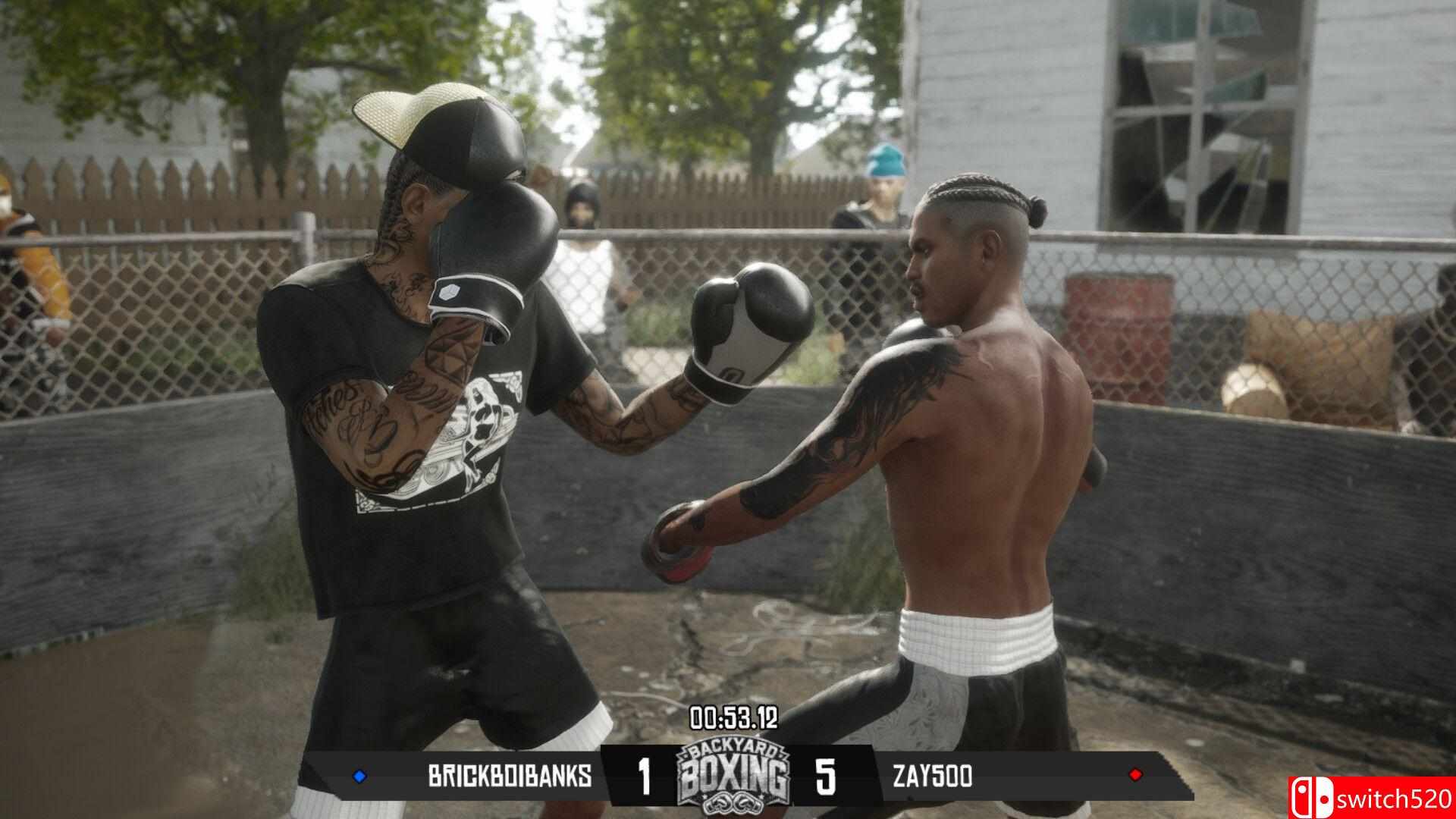The width and height of the screenshot is (1456, 819).
Task: Select the right half of the Switch logo
Action: tap(1325, 796)
